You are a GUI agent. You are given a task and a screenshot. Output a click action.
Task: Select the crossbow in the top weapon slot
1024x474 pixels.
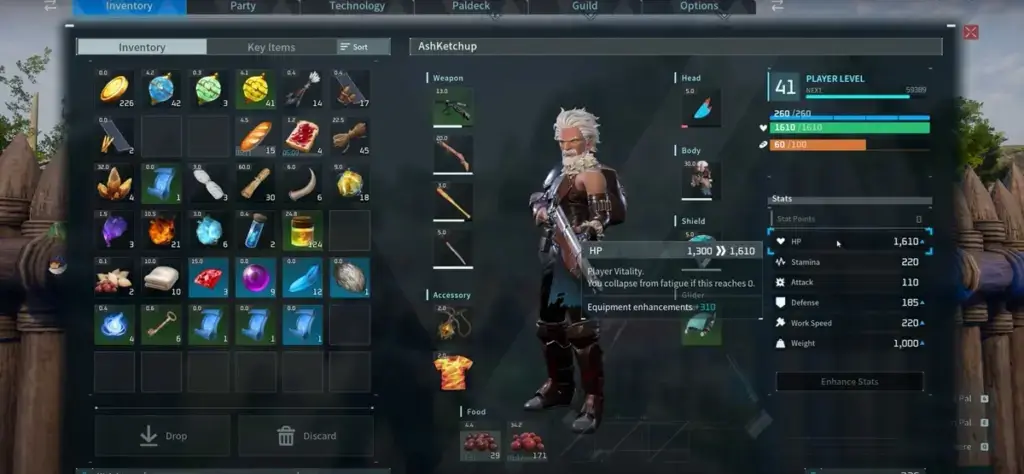click(x=453, y=107)
